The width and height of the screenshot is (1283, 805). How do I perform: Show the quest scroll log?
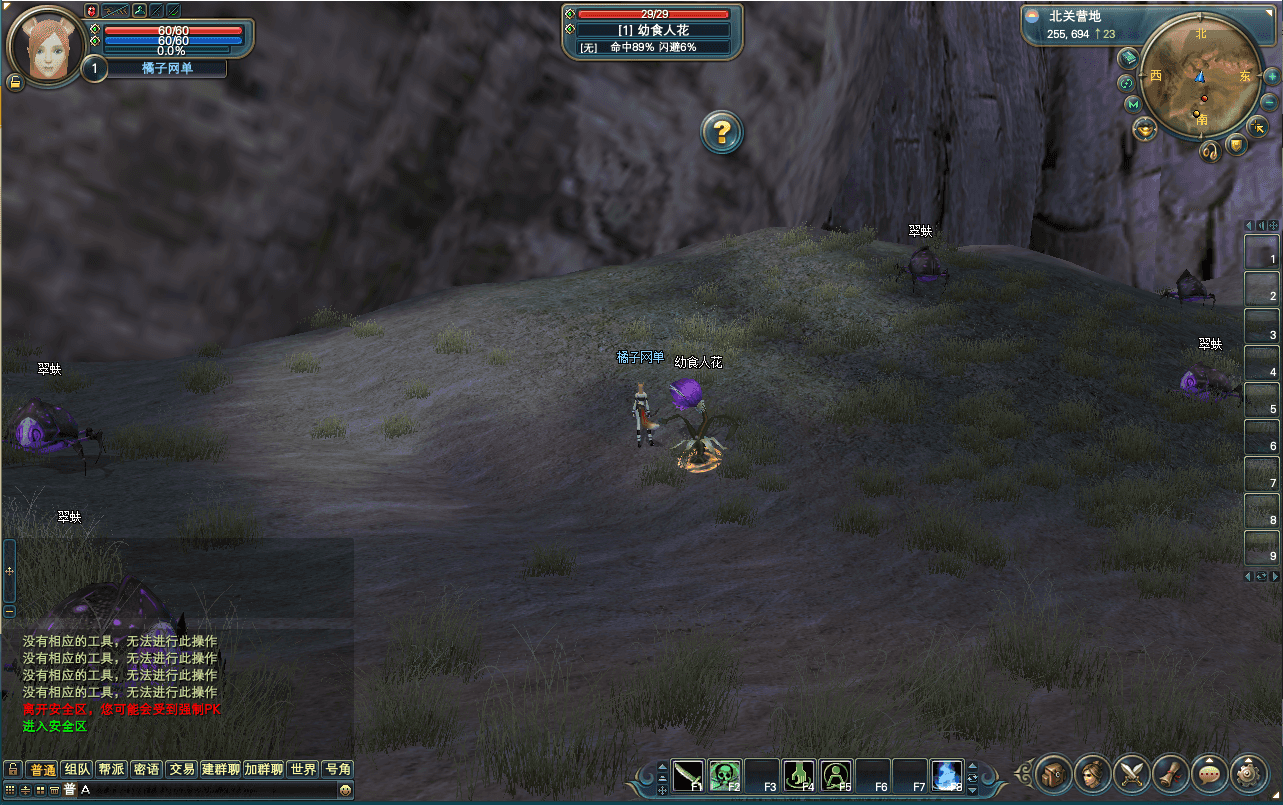1171,773
